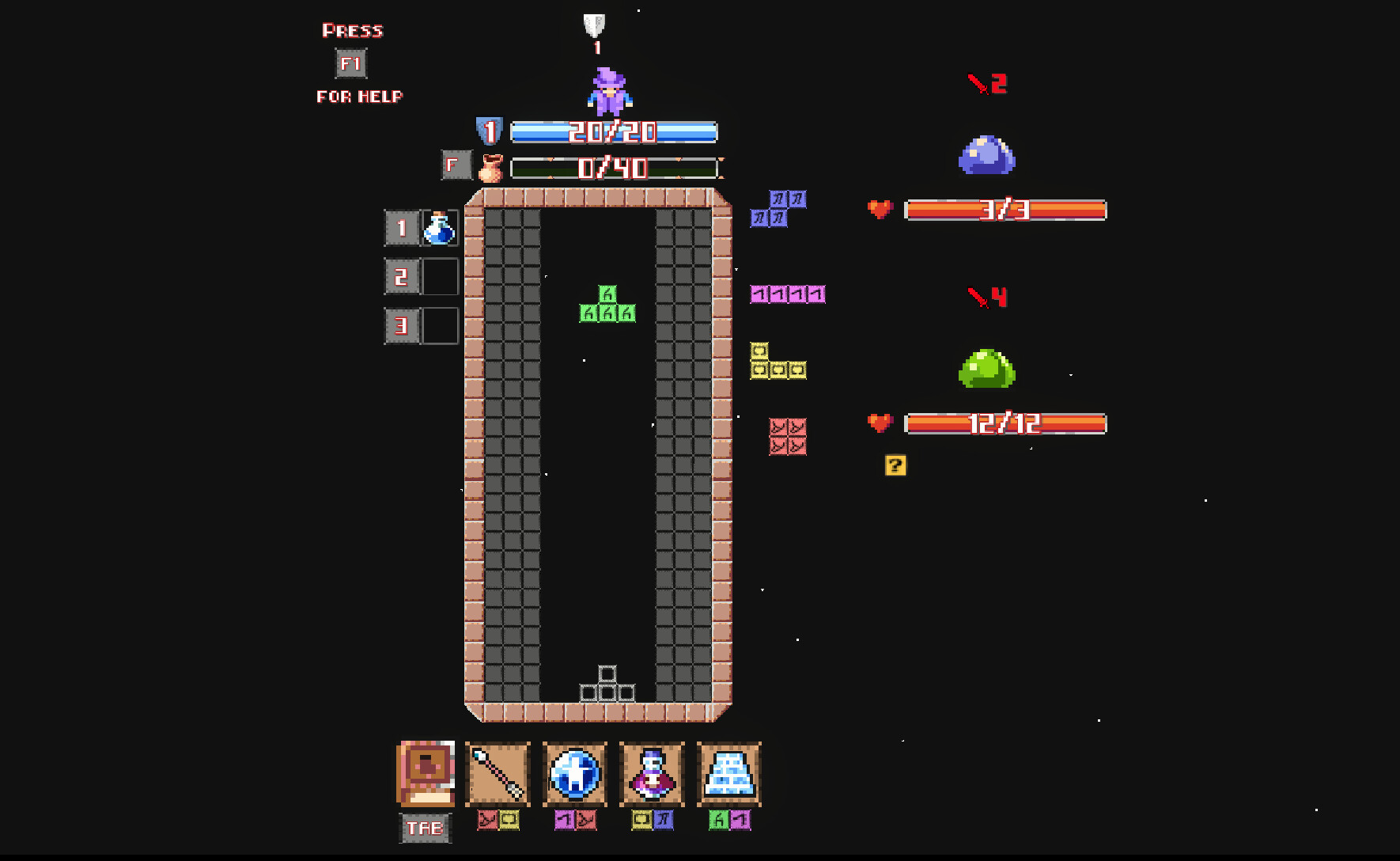Click the red O-shaped piece preview

point(786,434)
